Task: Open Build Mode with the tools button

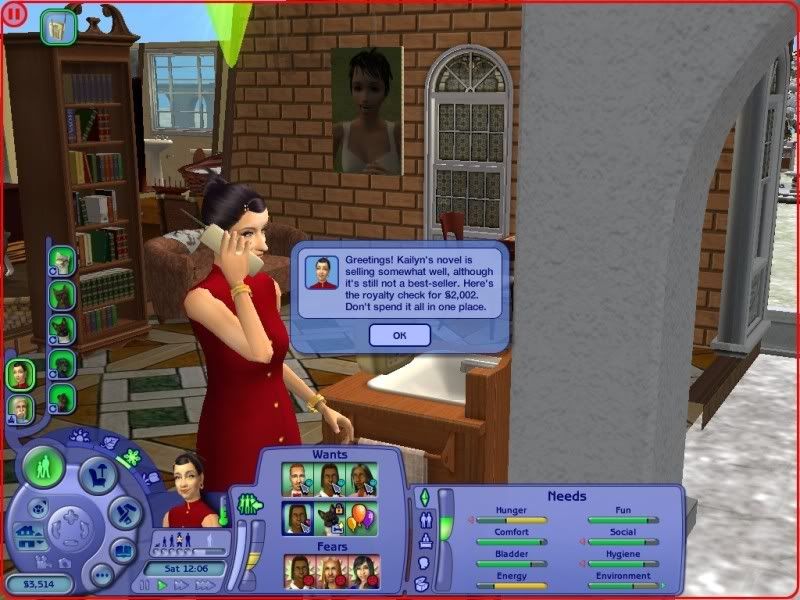Action: [x=125, y=512]
